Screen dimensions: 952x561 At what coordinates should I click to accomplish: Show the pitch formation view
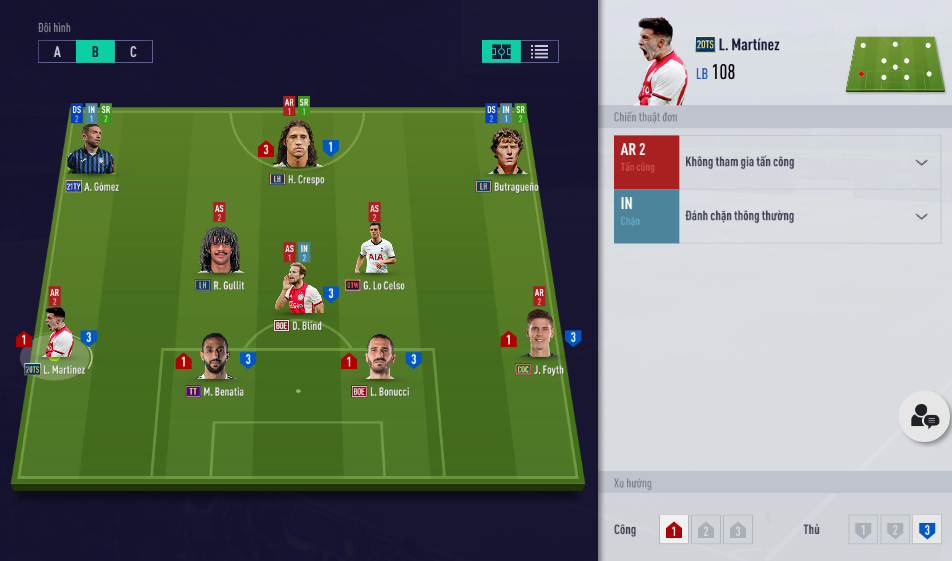click(x=501, y=52)
